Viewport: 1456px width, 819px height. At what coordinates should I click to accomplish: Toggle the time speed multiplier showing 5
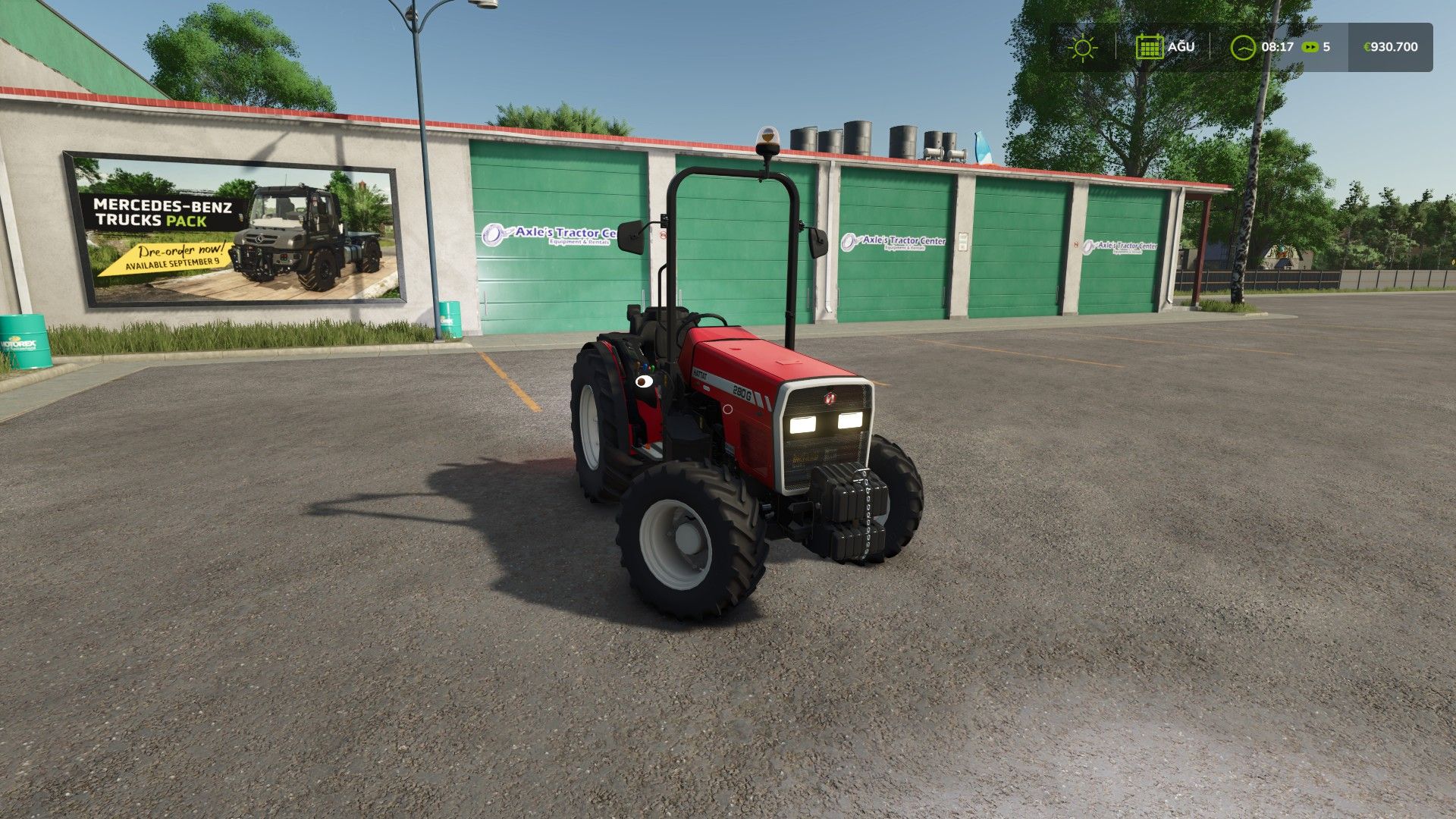coord(1328,47)
